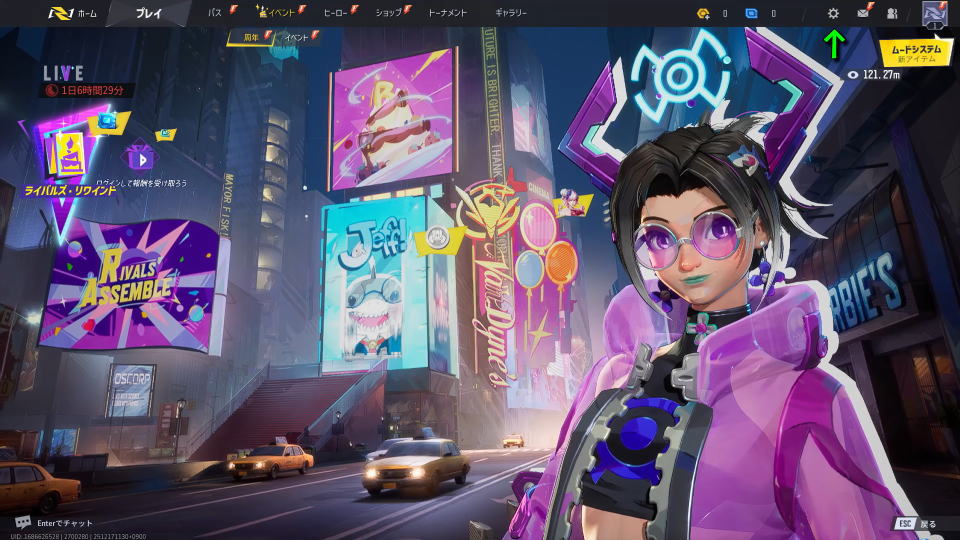The image size is (960, 540).
Task: Claim the purple gift box login reward
Action: click(138, 157)
